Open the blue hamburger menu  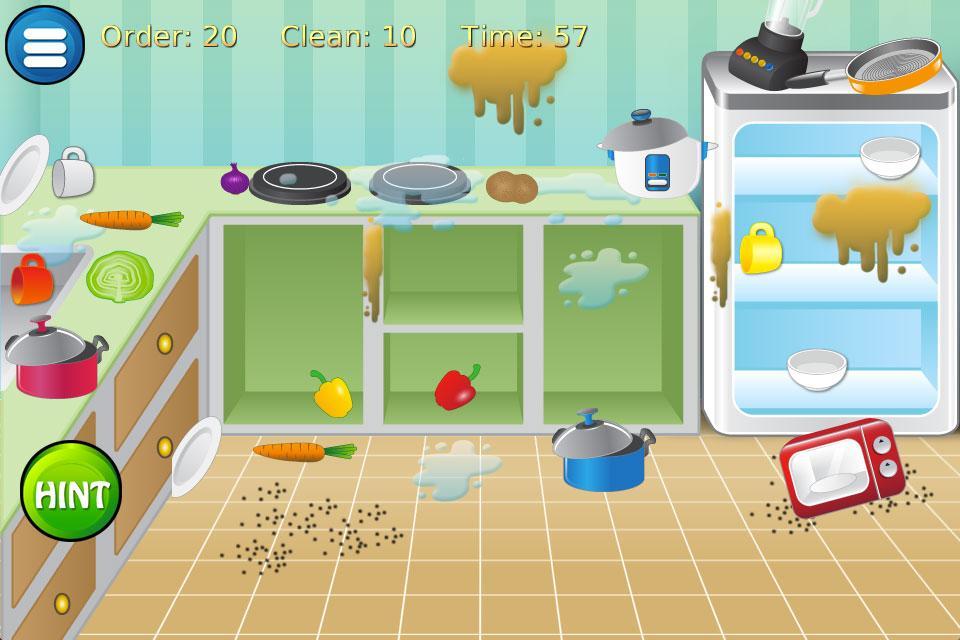point(45,45)
